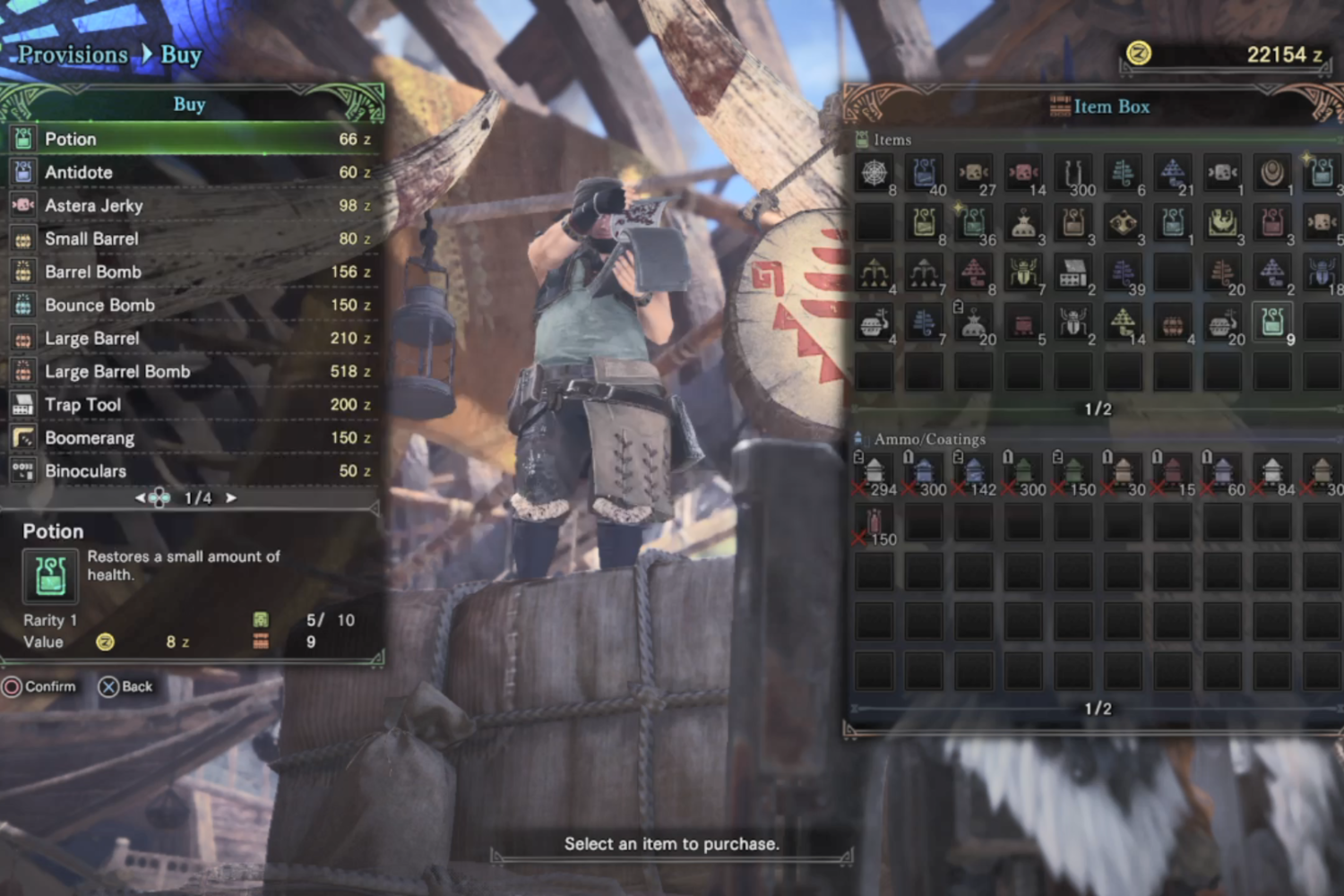Select the ammo slot holding 294

[x=874, y=471]
